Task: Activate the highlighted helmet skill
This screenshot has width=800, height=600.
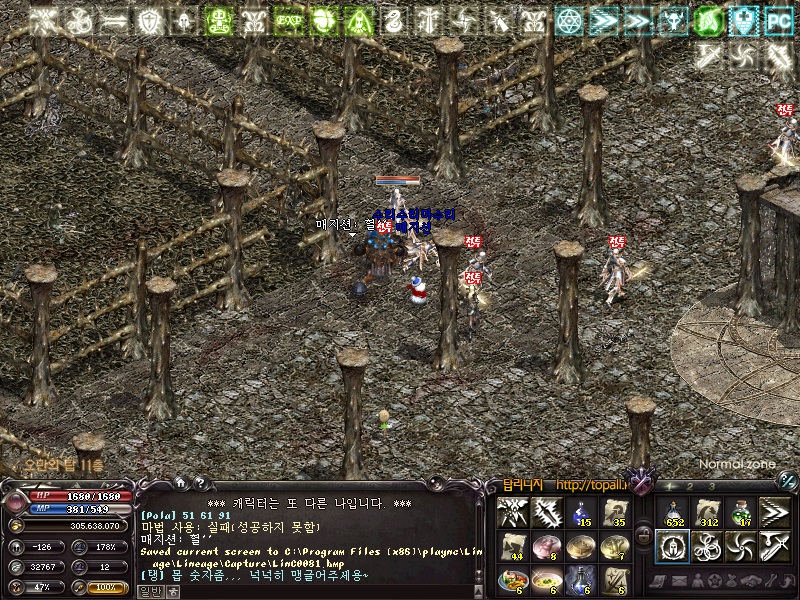Action: click(672, 547)
